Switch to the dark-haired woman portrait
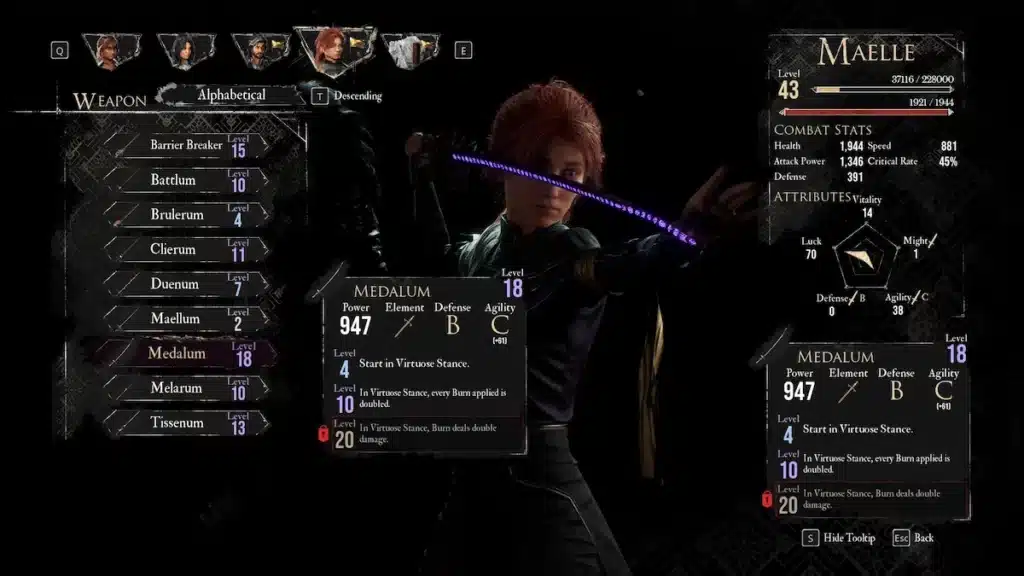 [x=184, y=50]
